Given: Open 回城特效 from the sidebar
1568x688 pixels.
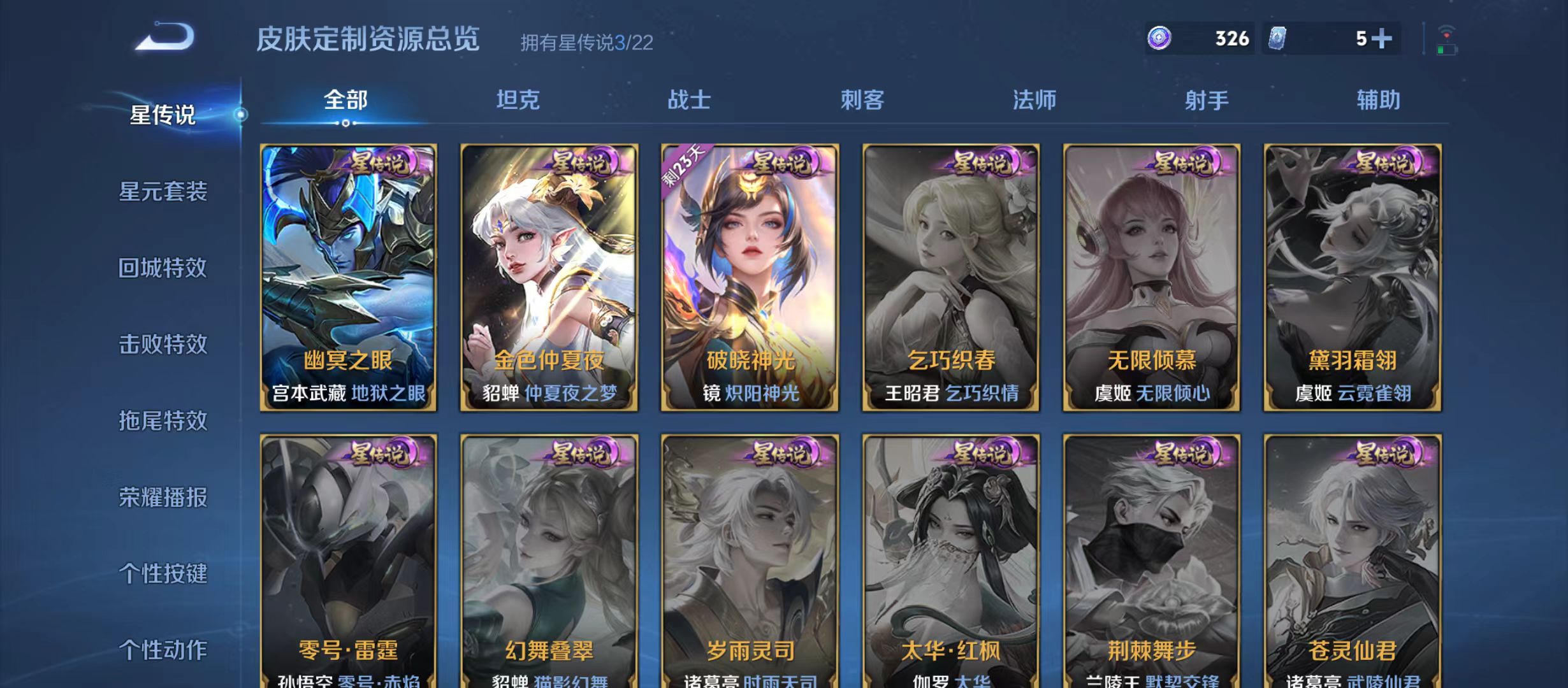Looking at the screenshot, I should click(163, 269).
